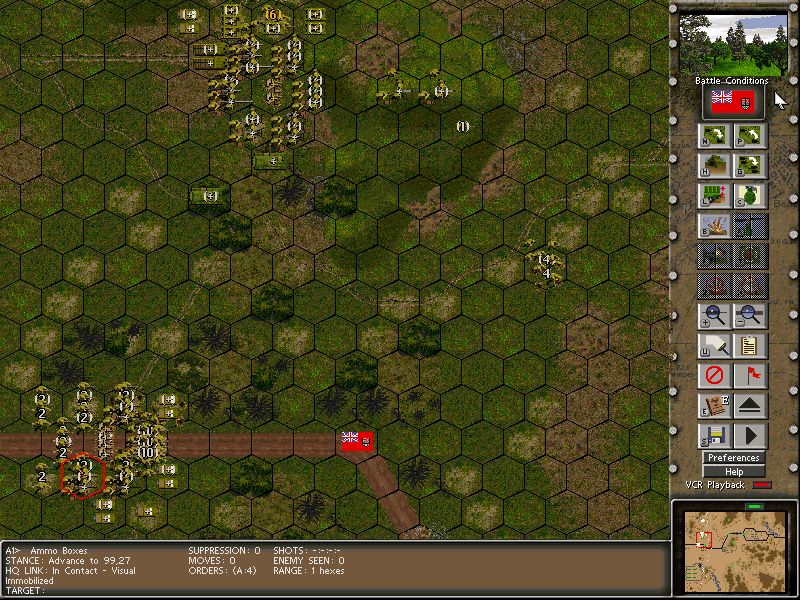Activate the truck load button (L)
Viewport: 800px width, 600px height.
(714, 196)
